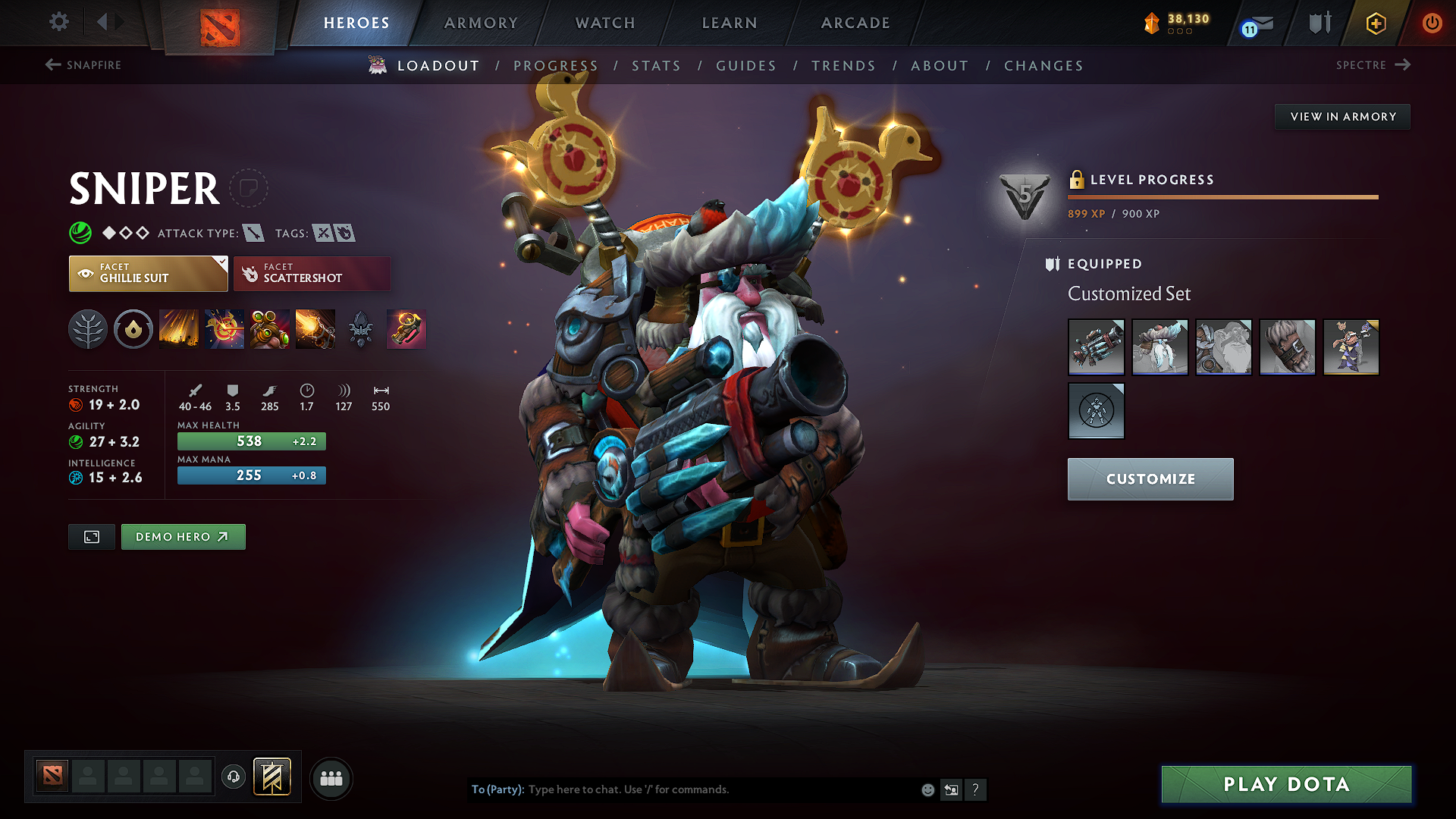Open the party voice chat headset icon
1456x819 pixels.
click(233, 777)
